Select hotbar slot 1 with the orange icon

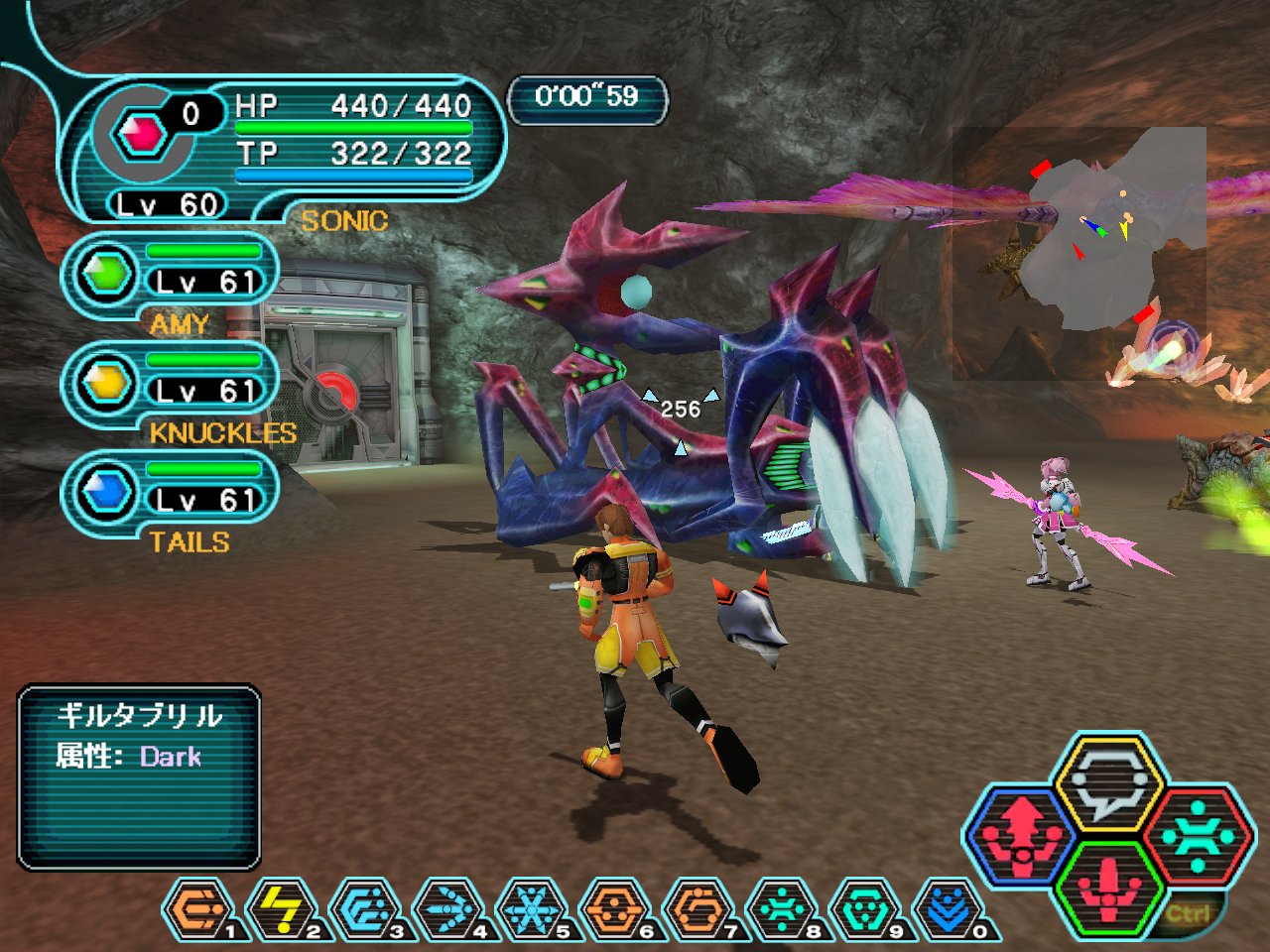coord(198,909)
